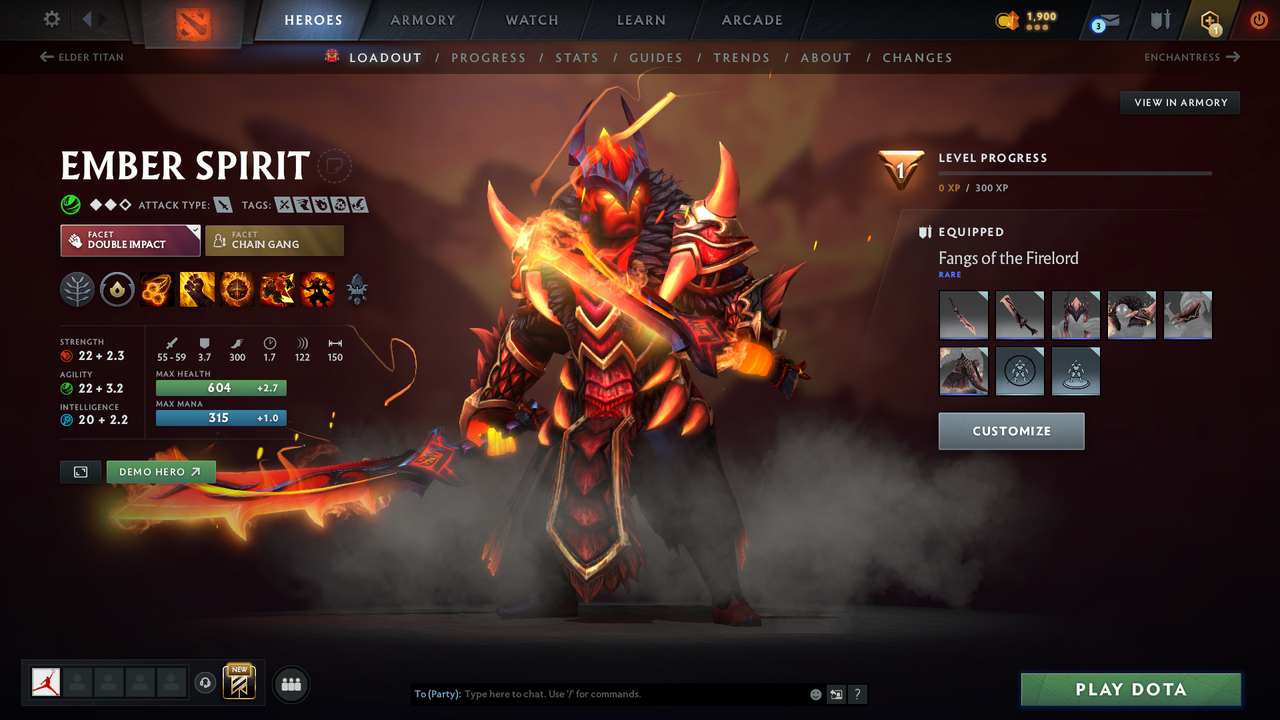Screen dimensions: 1280x720
Task: Click VIEW IN ARMORY
Action: (1179, 102)
